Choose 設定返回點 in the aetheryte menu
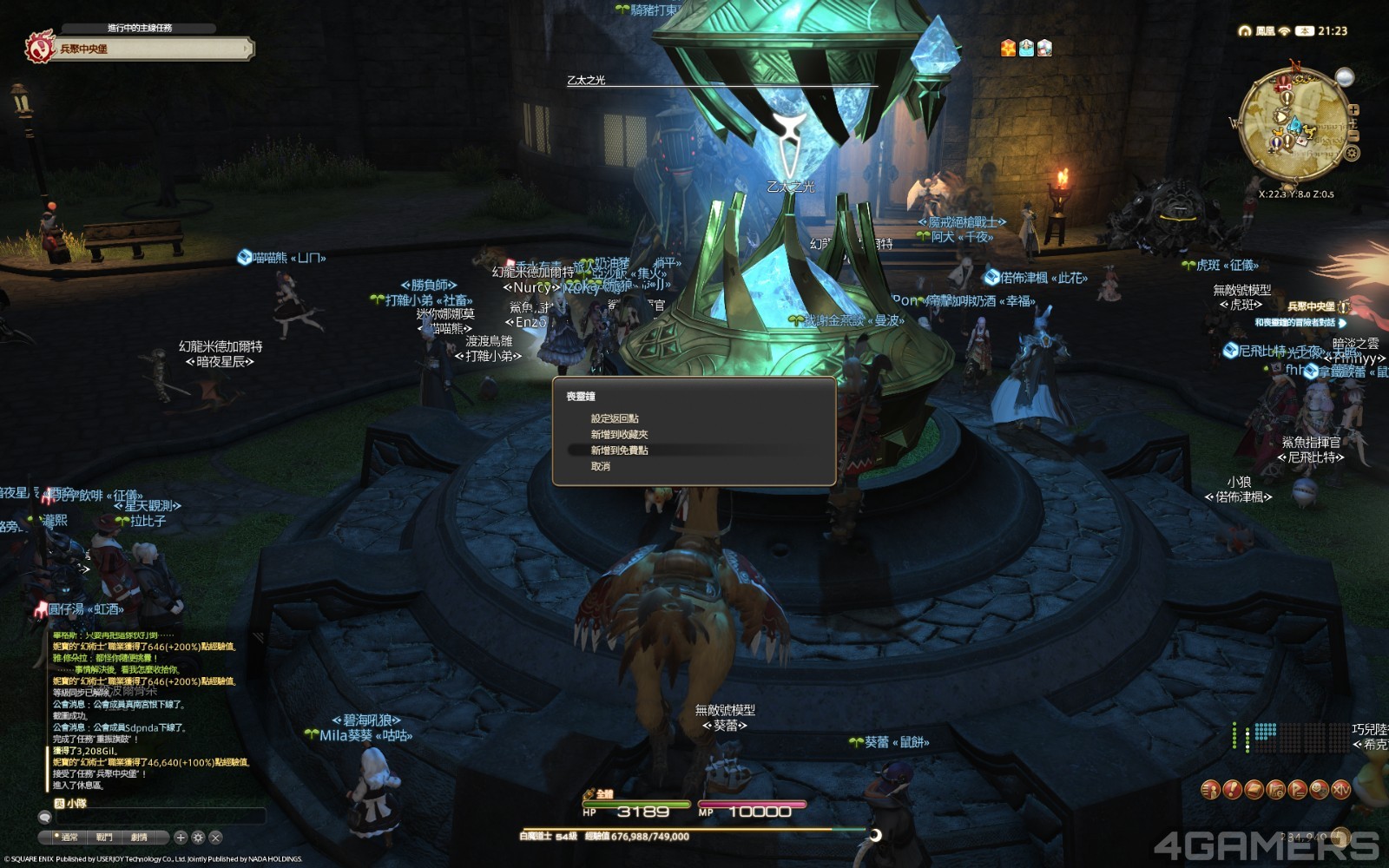Image resolution: width=1389 pixels, height=868 pixels. [x=615, y=417]
